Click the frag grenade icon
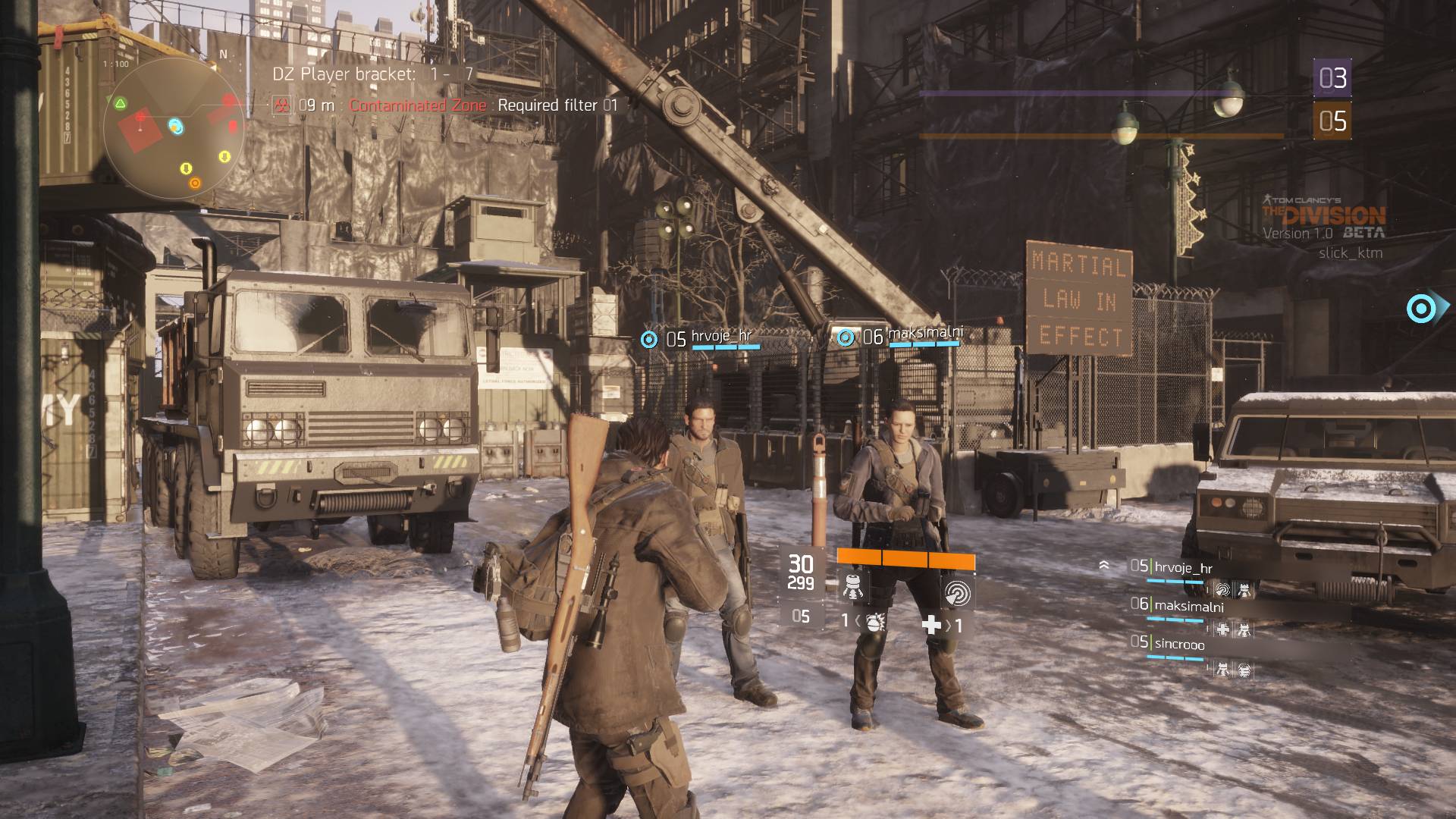Screen dimensions: 1456x819 tap(875, 624)
